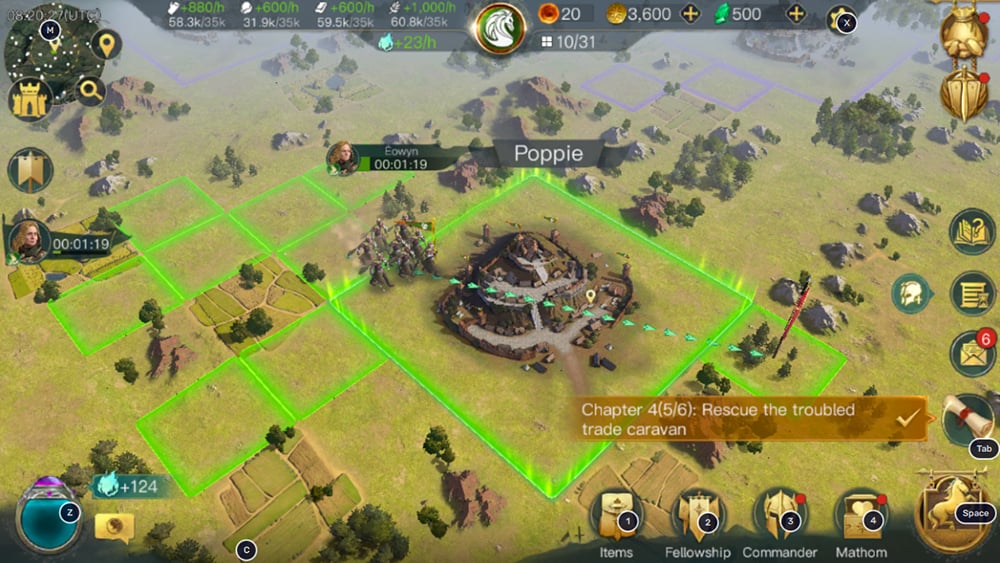Image resolution: width=1000 pixels, height=563 pixels.
Task: Open the spellbook icon
Action: [x=971, y=232]
